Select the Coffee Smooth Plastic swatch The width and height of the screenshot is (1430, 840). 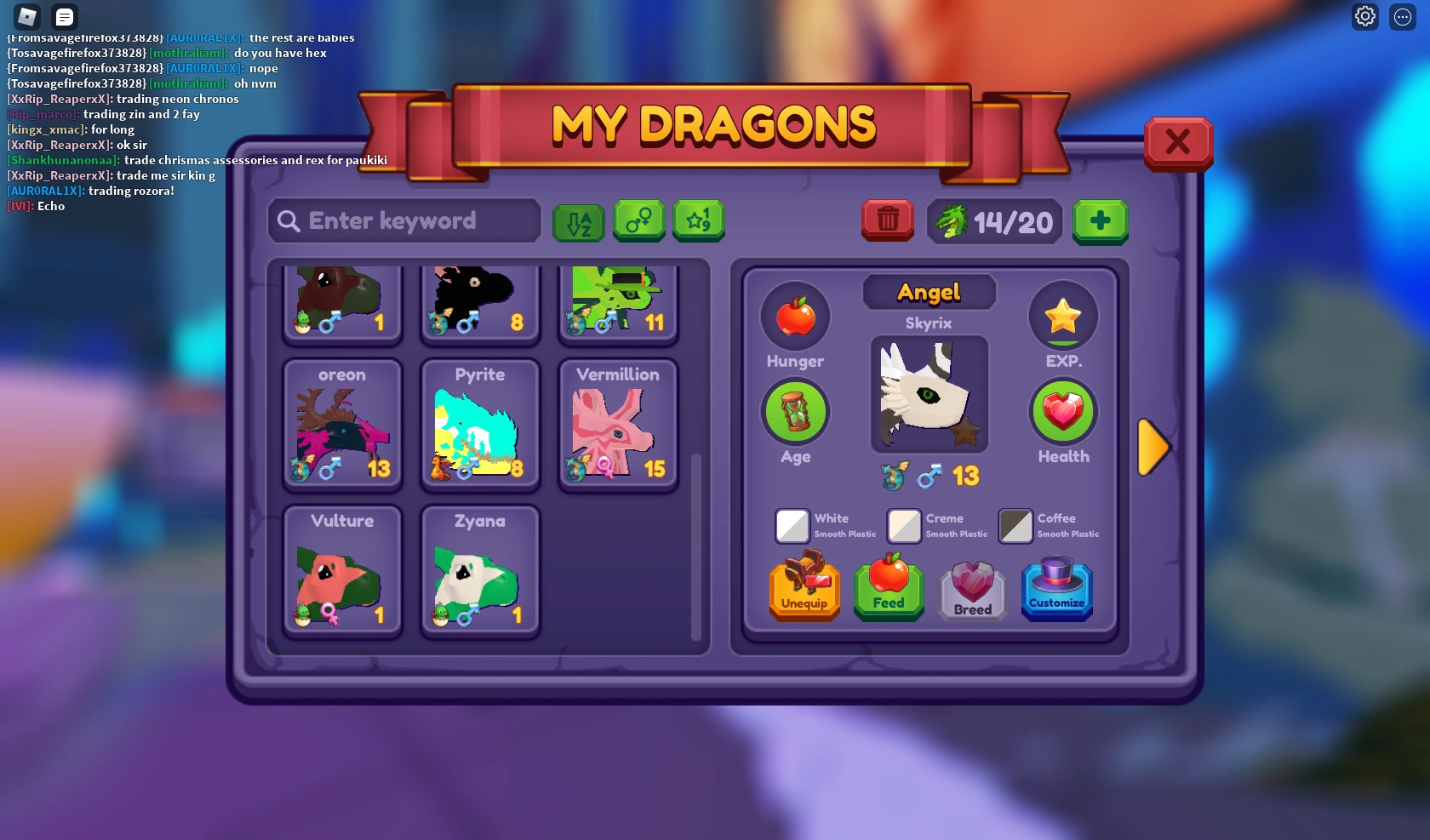coord(1015,526)
